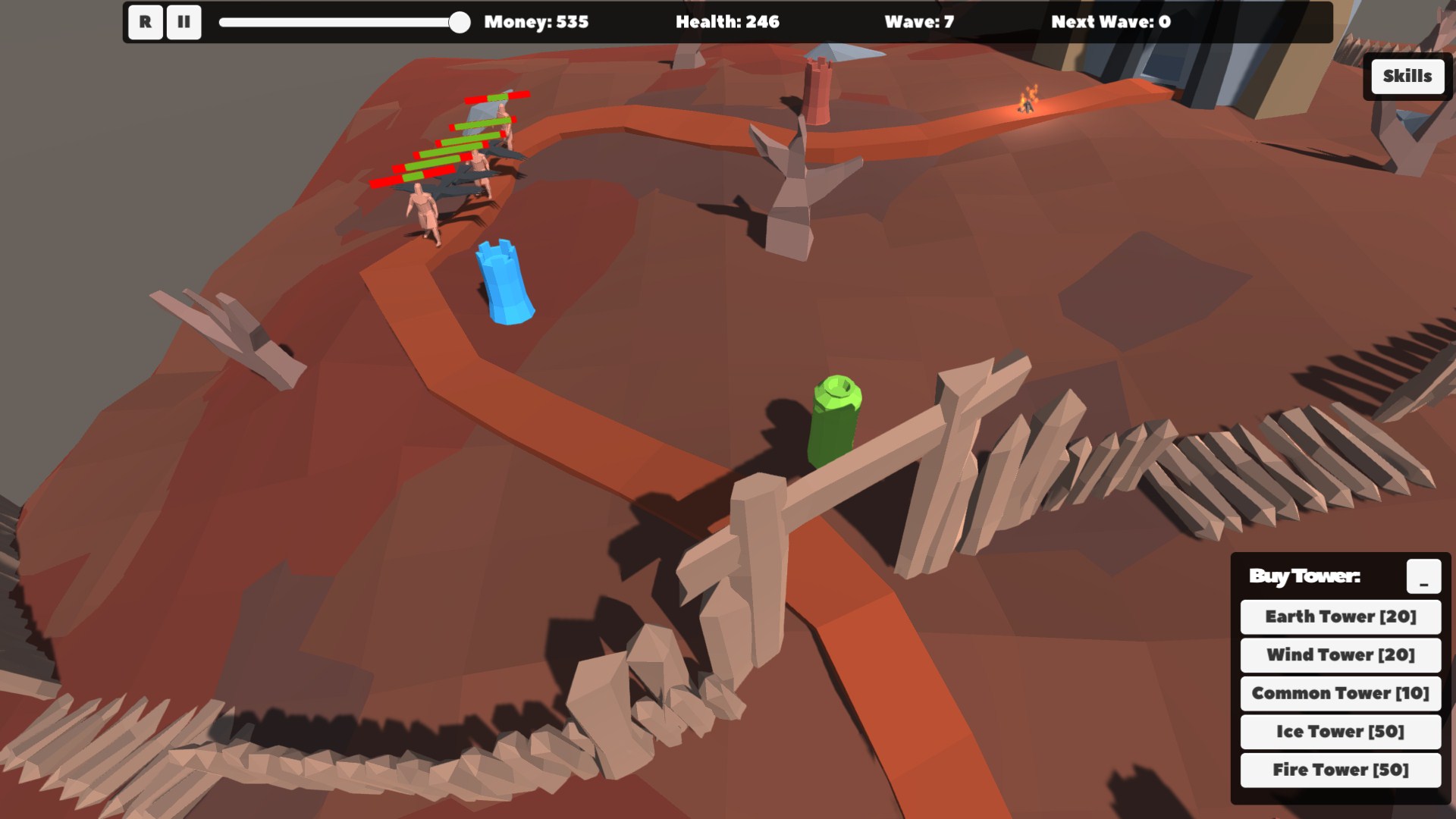Screen dimensions: 1456x819
Task: Click the Money: 535 display
Action: [536, 22]
